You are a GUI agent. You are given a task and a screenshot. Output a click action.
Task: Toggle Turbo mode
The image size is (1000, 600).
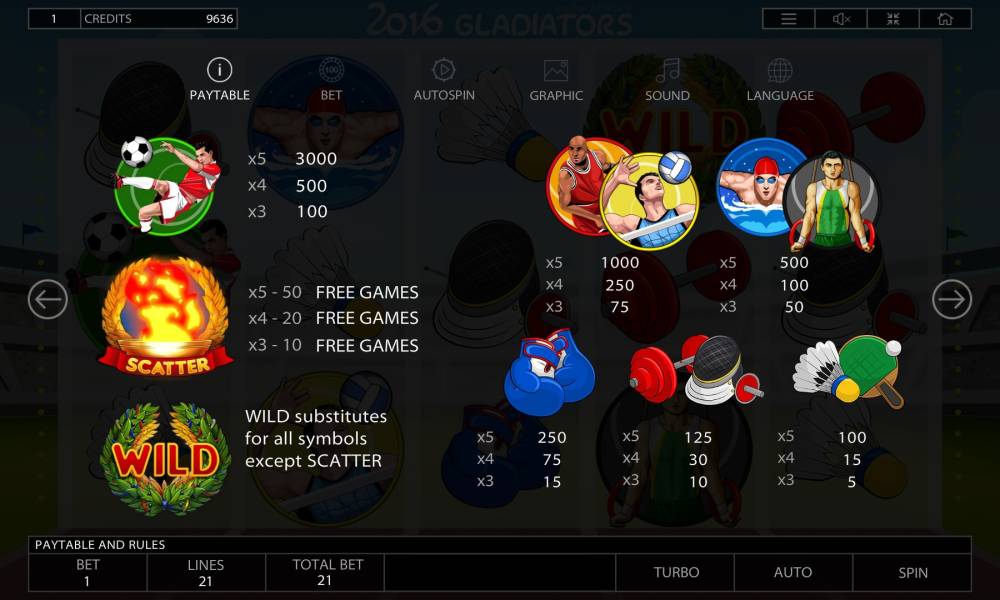point(676,573)
